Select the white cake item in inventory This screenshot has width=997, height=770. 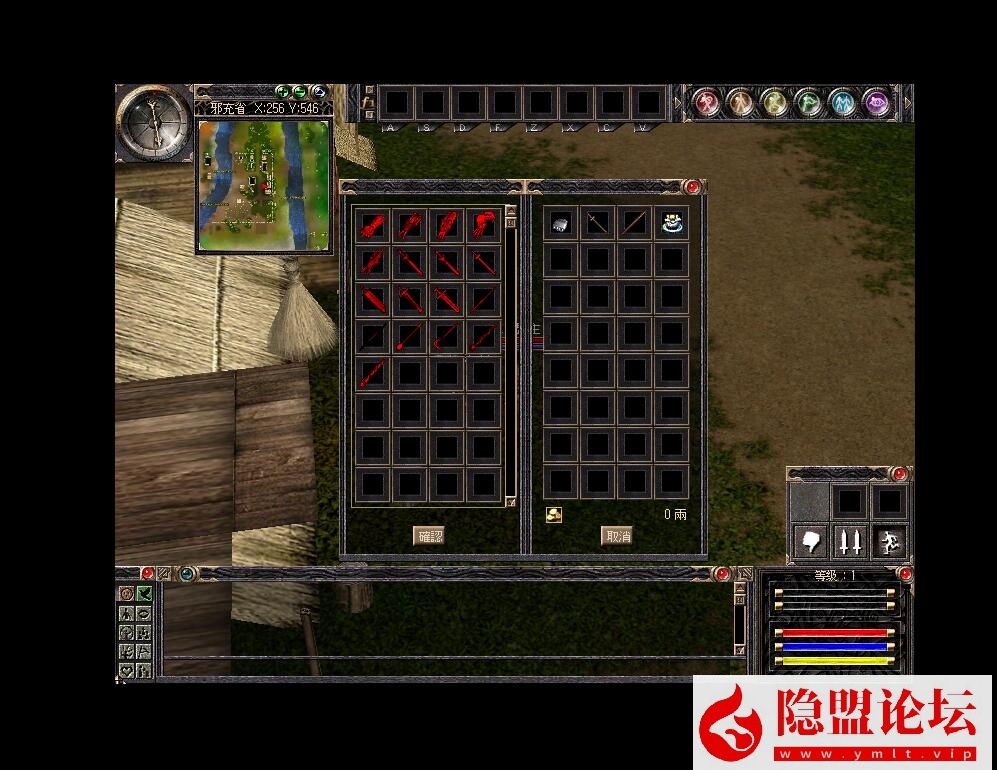pyautogui.click(x=672, y=223)
